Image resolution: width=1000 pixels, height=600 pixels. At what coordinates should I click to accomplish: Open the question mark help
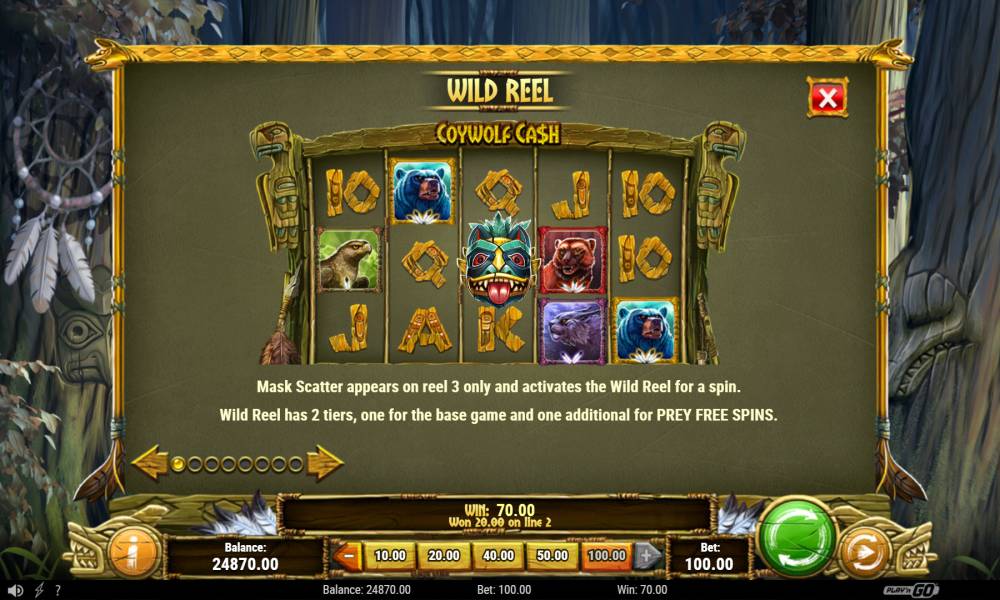pos(57,590)
